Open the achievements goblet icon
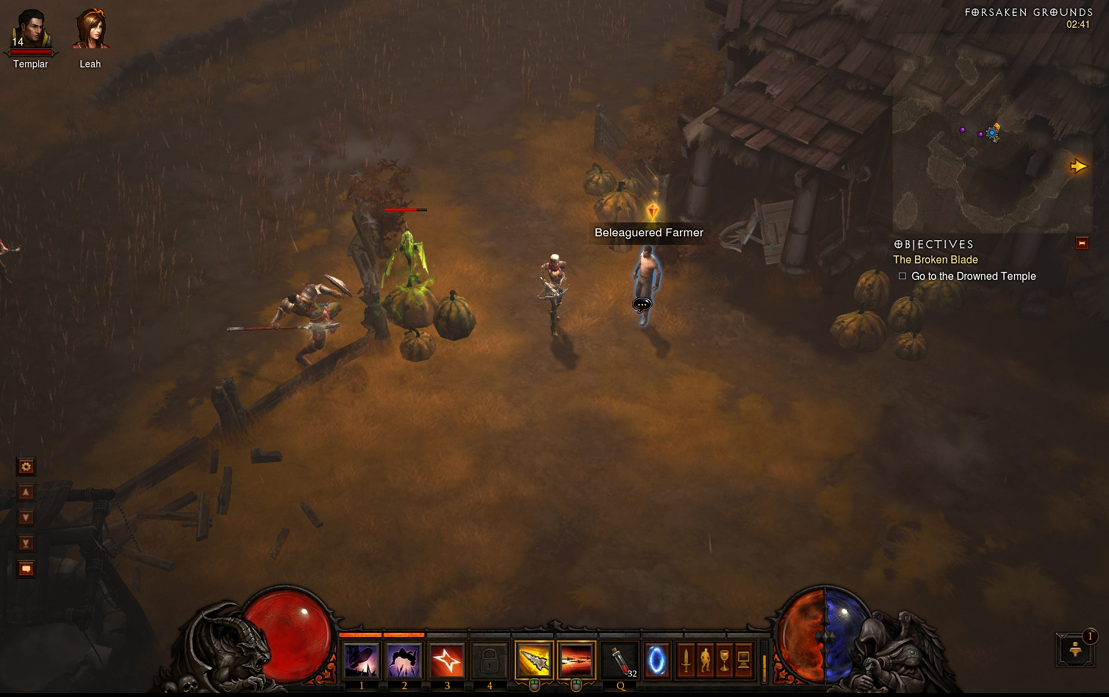This screenshot has width=1109, height=697. (x=724, y=660)
